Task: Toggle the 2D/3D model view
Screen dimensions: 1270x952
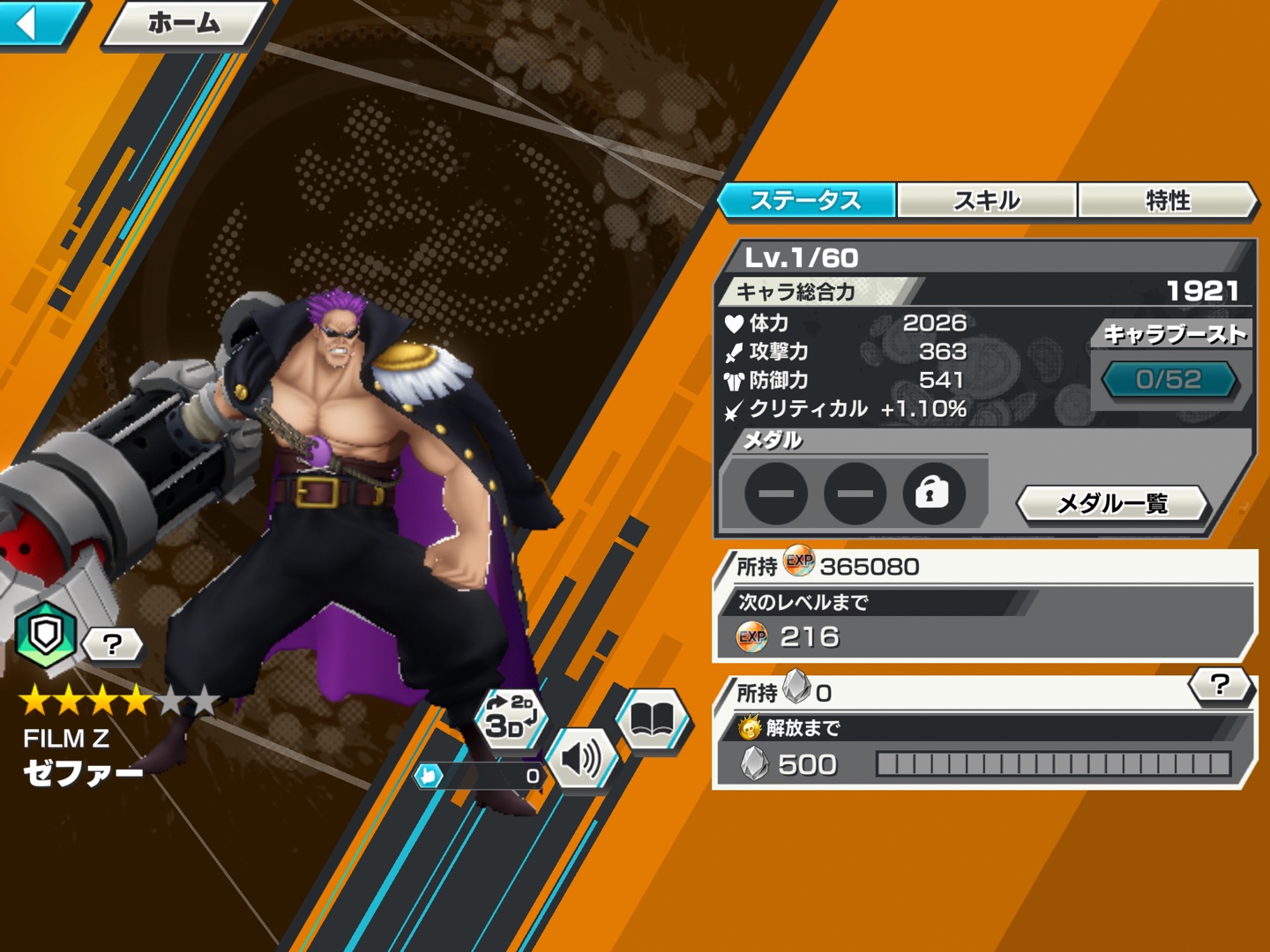Action: point(511,717)
